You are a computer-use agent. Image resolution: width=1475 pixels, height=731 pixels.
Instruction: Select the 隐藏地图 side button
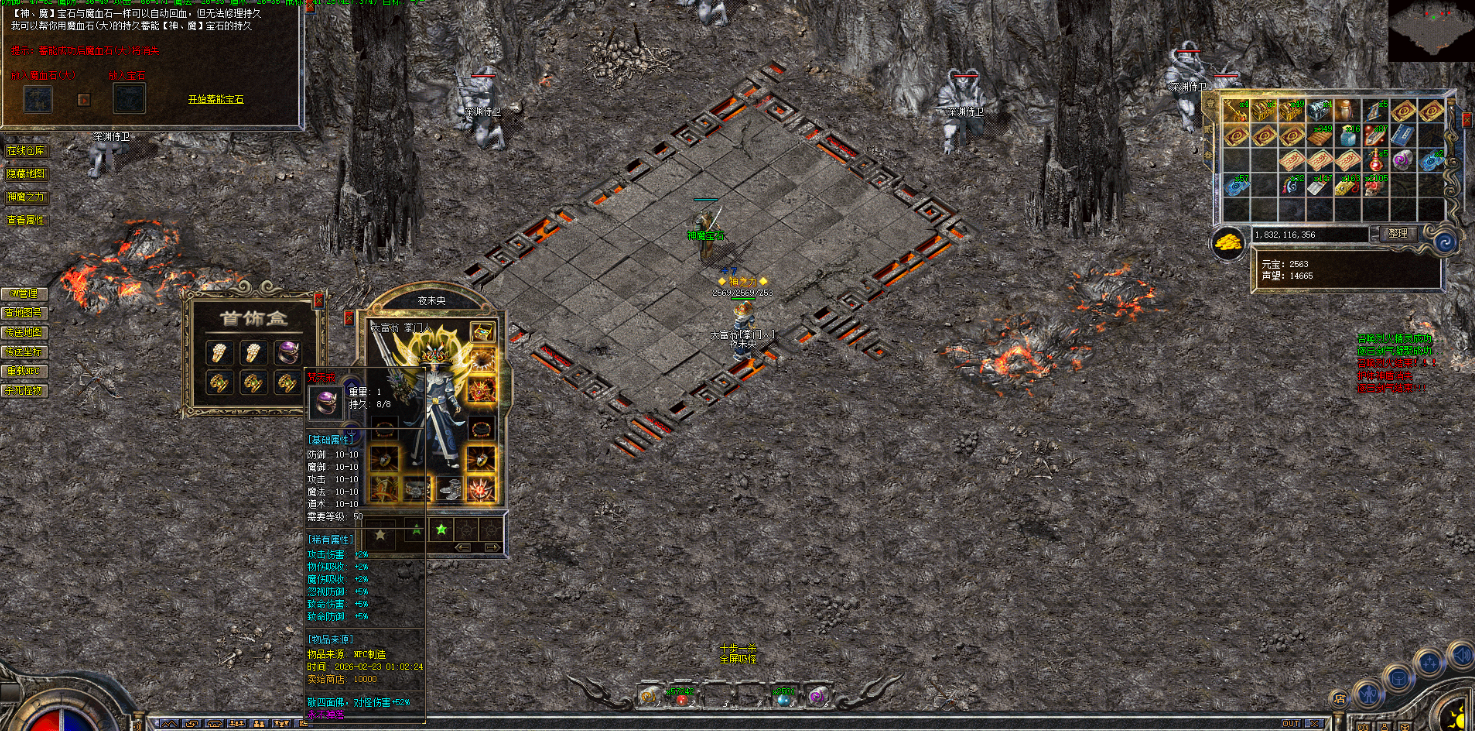[26, 174]
